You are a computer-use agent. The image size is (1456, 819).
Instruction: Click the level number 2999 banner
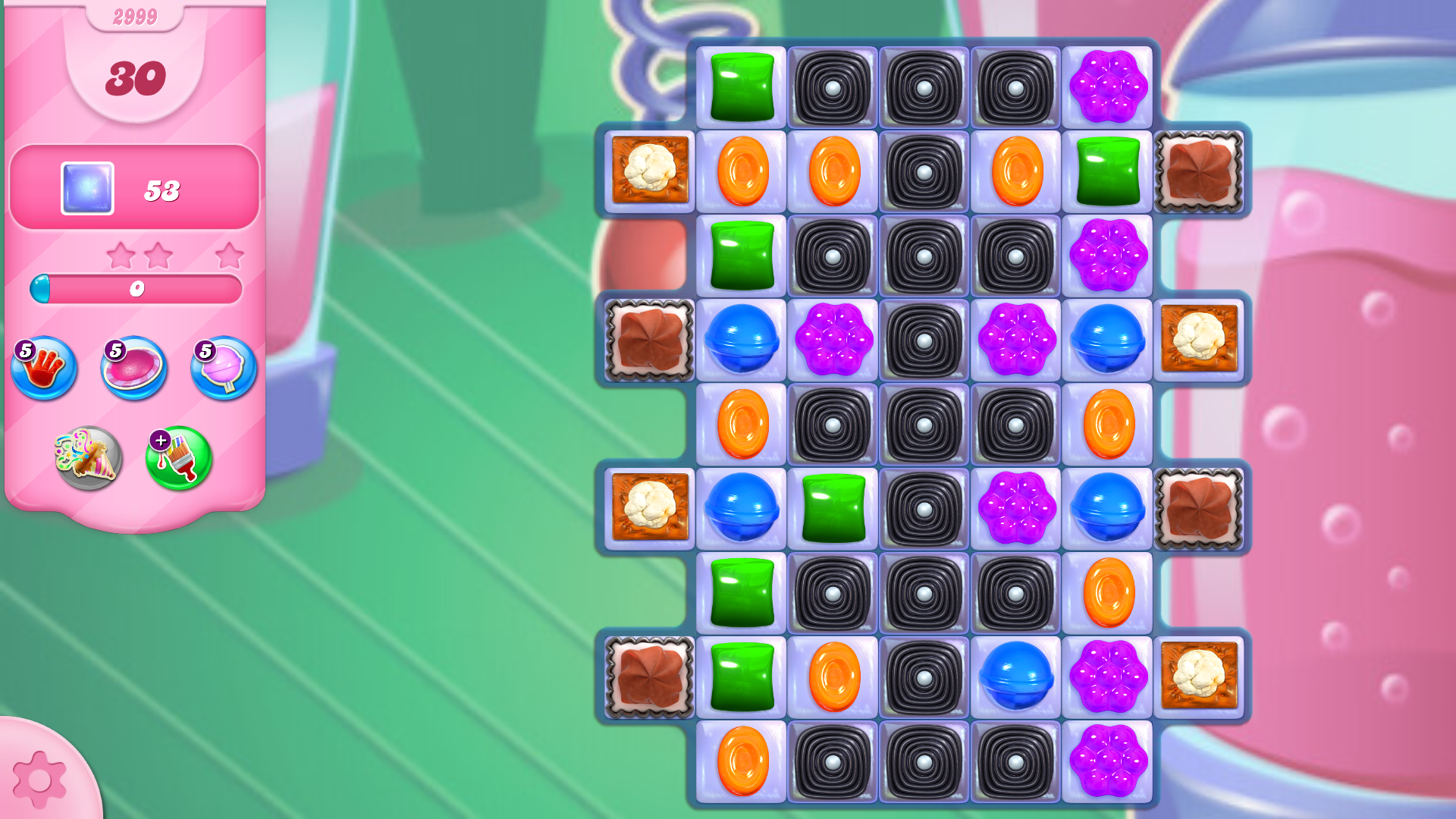(x=134, y=17)
